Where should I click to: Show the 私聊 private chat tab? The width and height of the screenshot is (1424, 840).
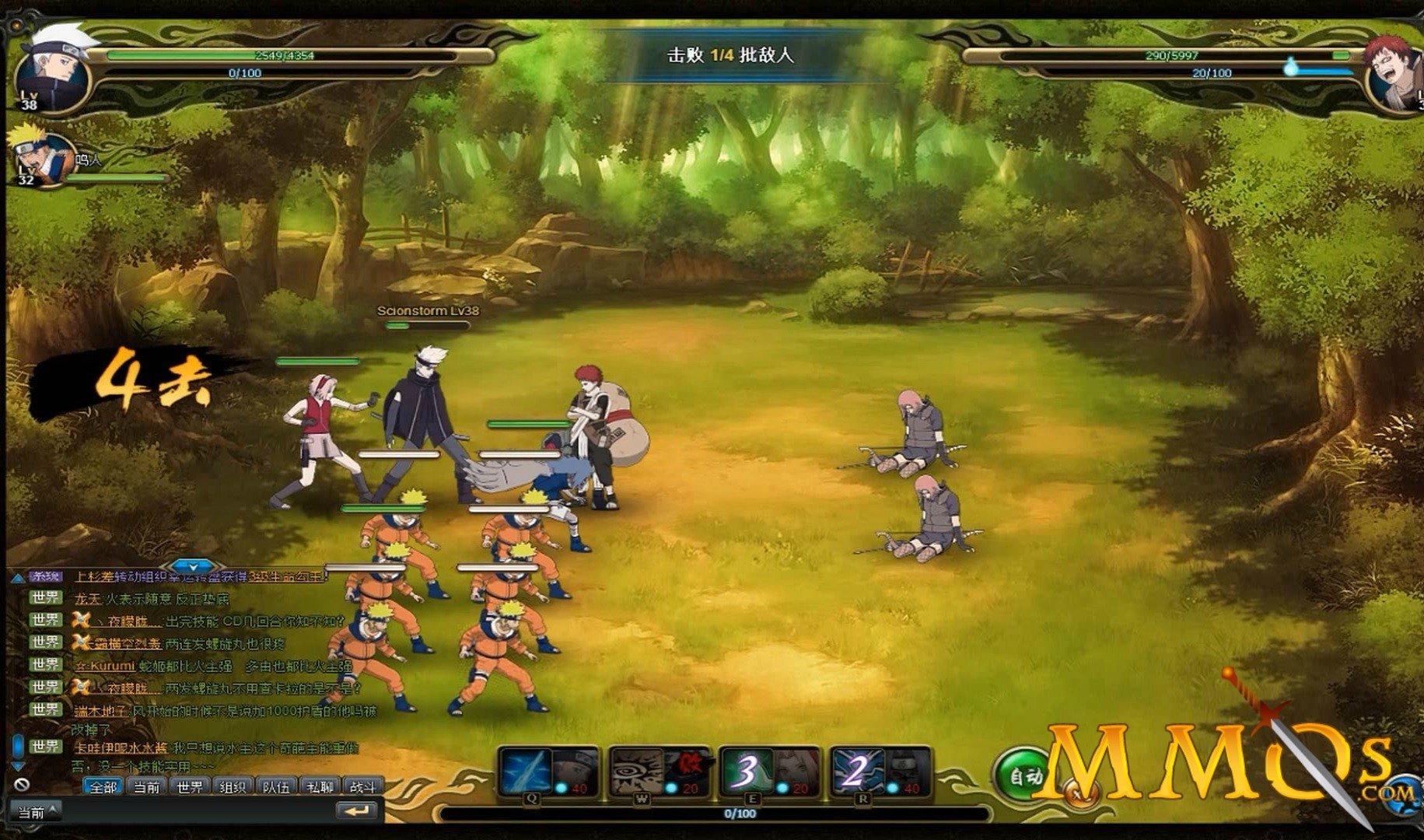320,787
